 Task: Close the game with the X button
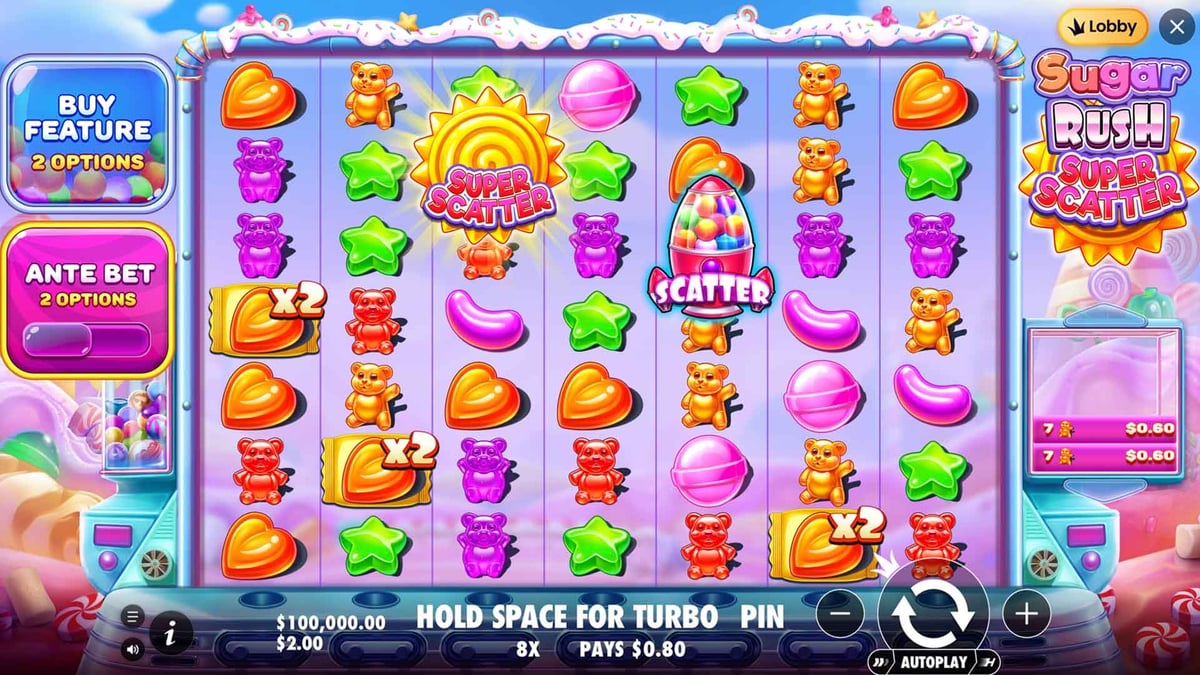click(x=1176, y=27)
